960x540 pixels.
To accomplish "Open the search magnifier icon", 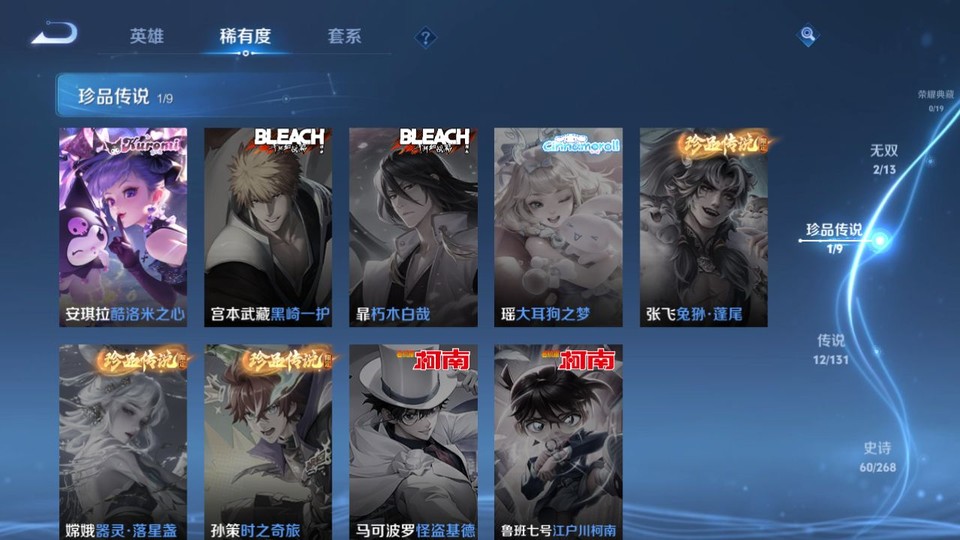I will click(807, 36).
